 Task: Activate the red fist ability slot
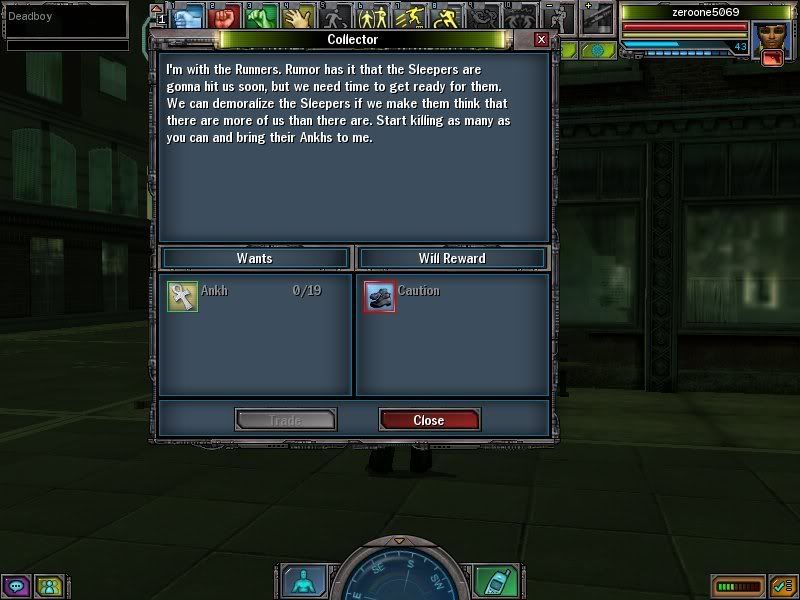point(225,17)
